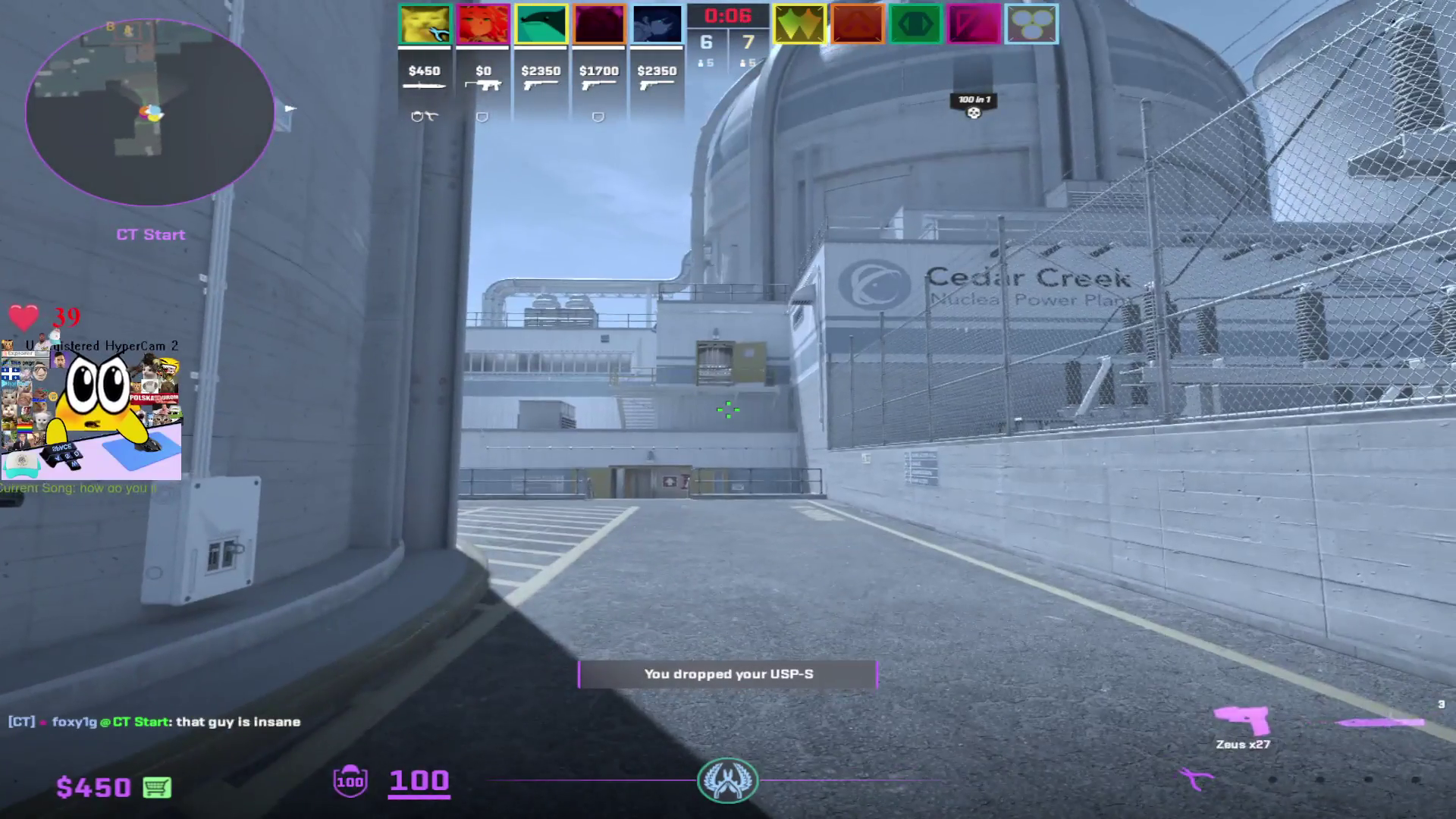Click the yellow crown enemy avatar

tap(800, 24)
